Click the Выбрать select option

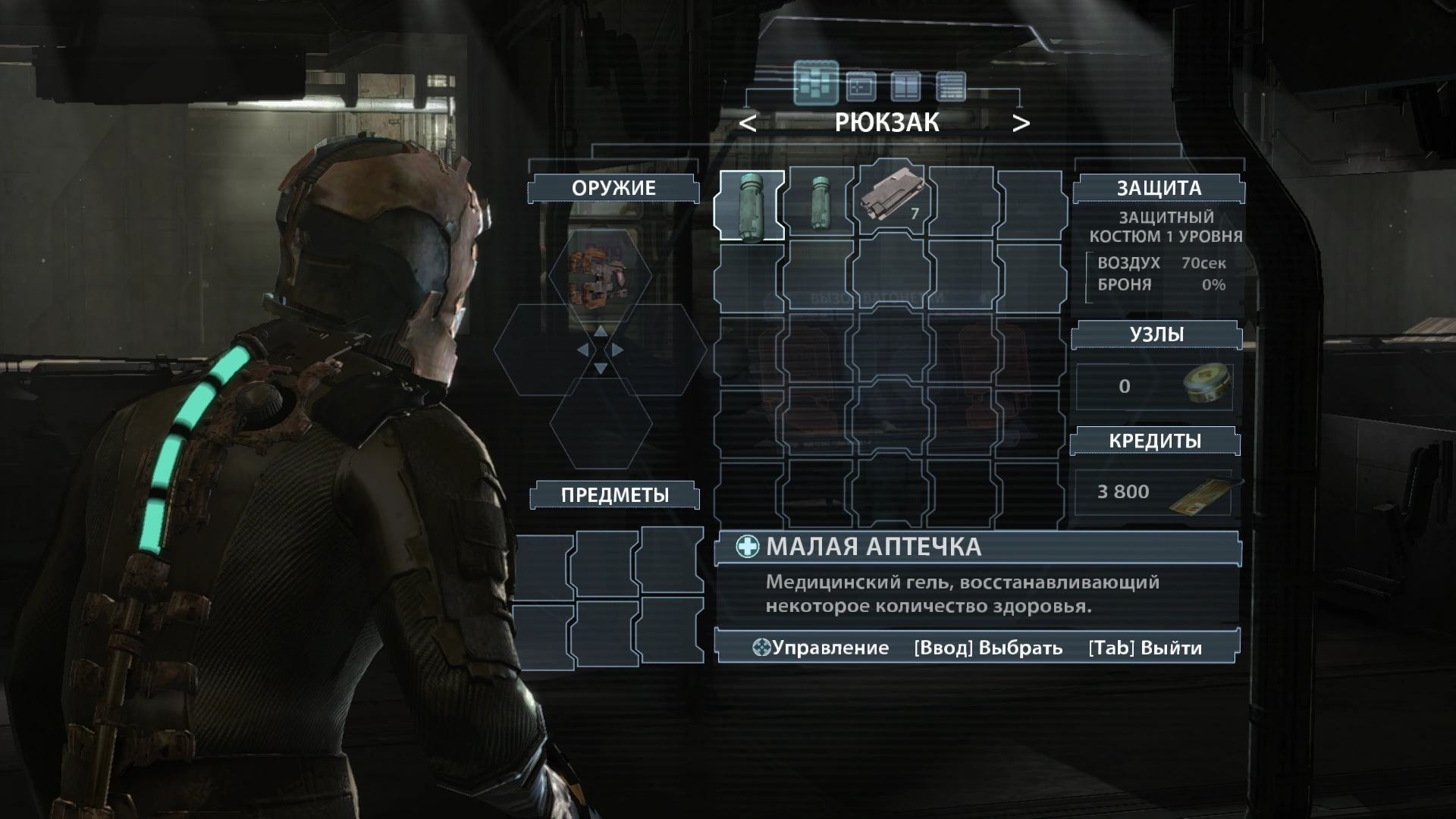click(x=987, y=648)
